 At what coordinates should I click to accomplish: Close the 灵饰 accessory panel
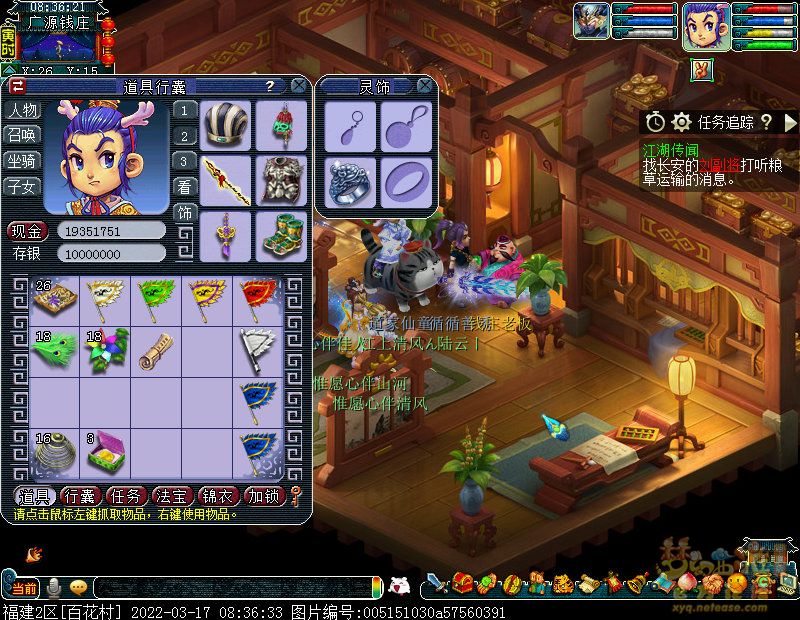point(425,87)
